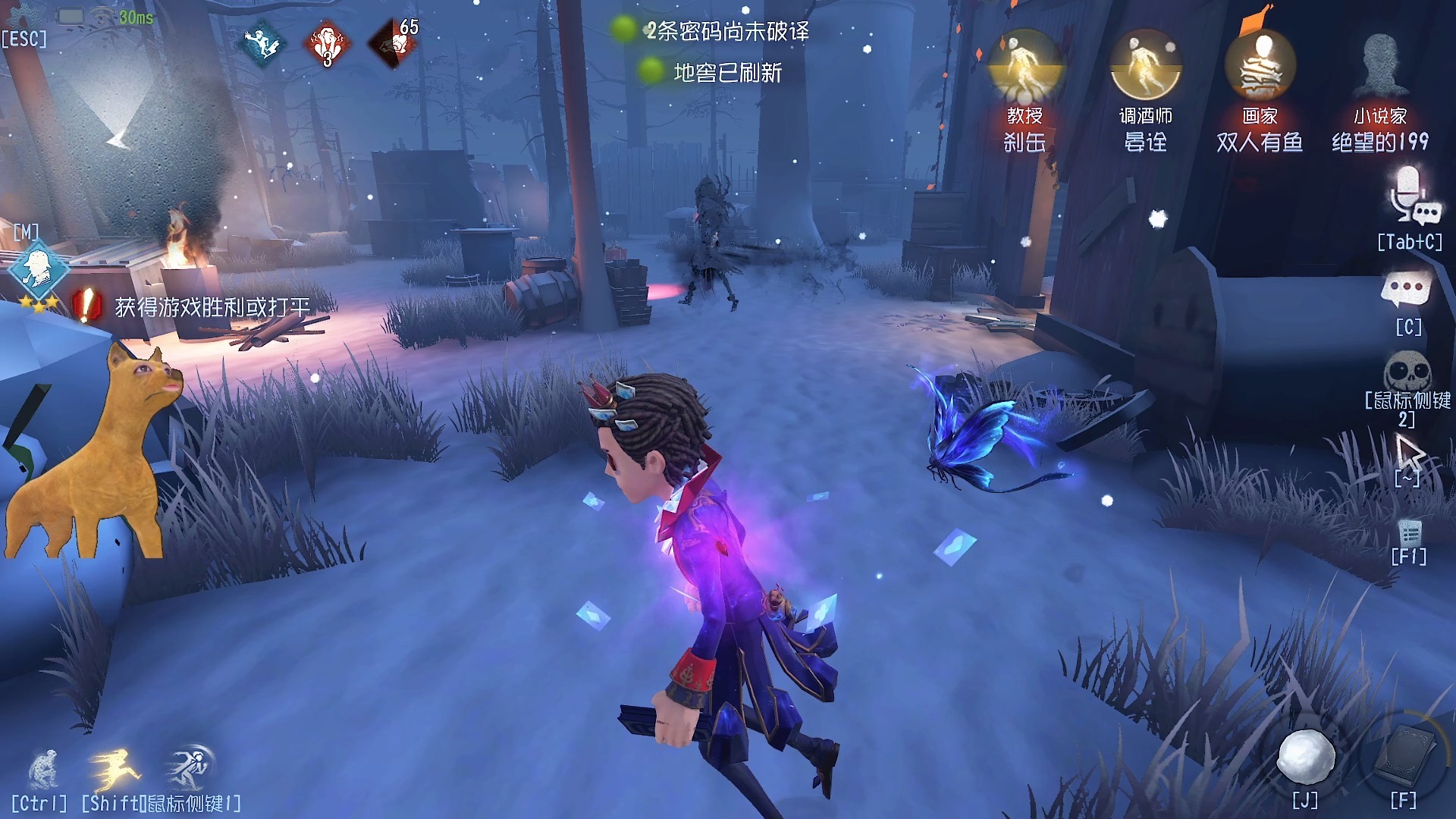Select the 教授 survivor portrait
Image resolution: width=1456 pixels, height=819 pixels.
1025,66
